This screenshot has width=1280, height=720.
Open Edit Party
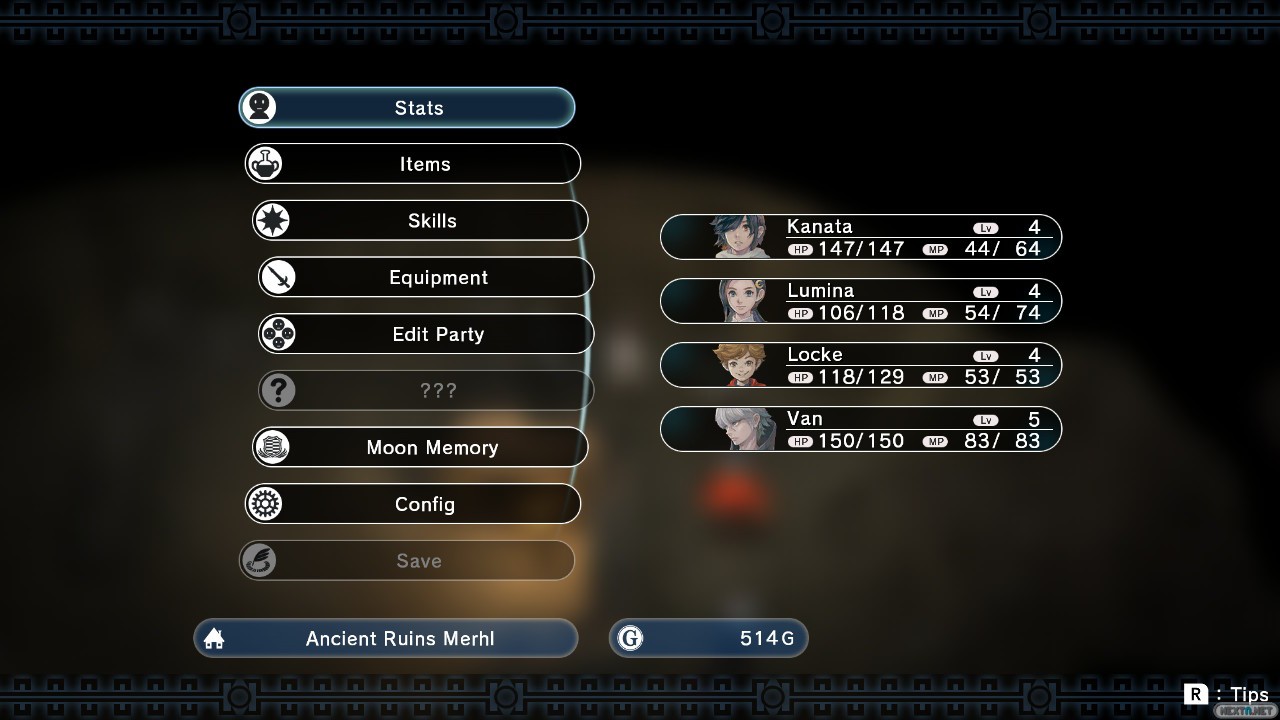click(426, 334)
